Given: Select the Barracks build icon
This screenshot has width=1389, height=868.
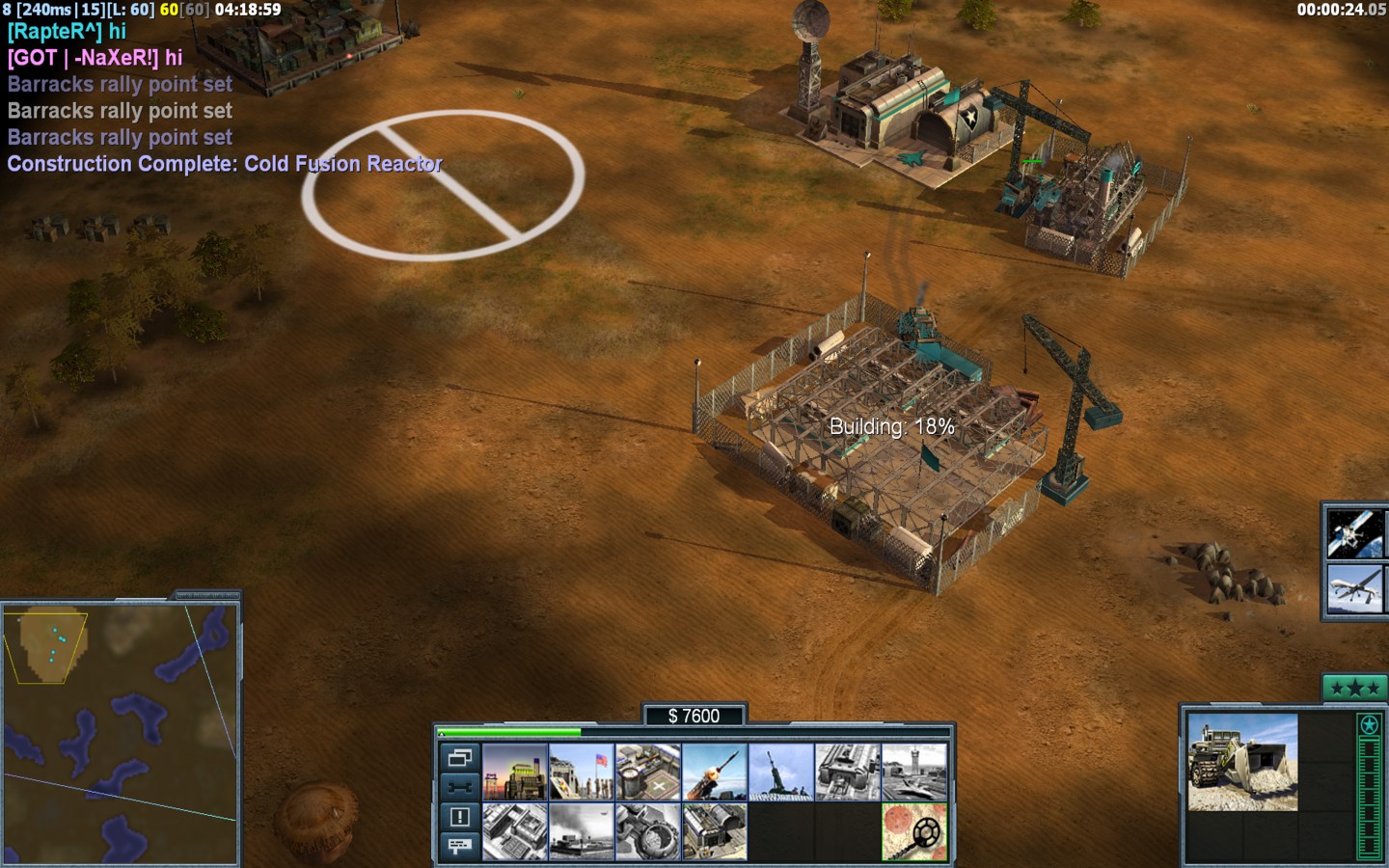Looking at the screenshot, I should click(x=582, y=772).
